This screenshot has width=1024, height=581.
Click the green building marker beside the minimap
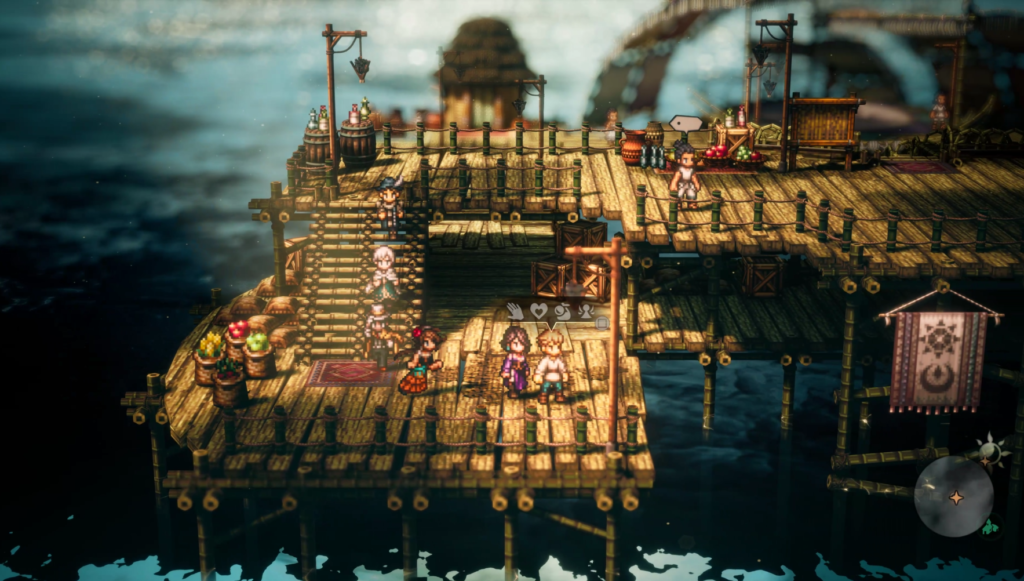point(989,527)
